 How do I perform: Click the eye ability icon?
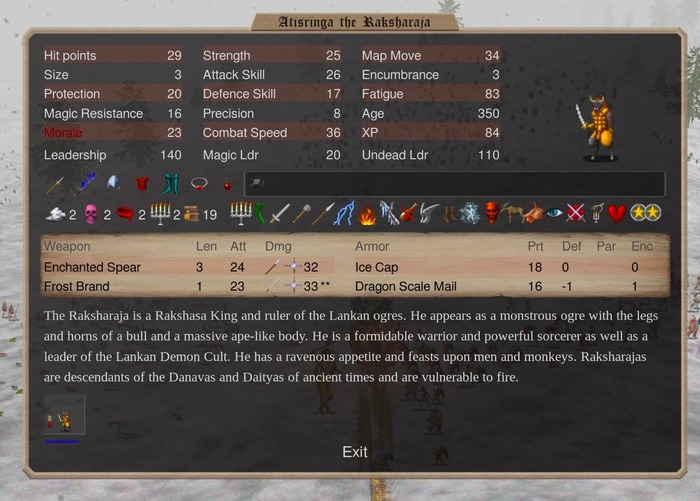coord(554,213)
